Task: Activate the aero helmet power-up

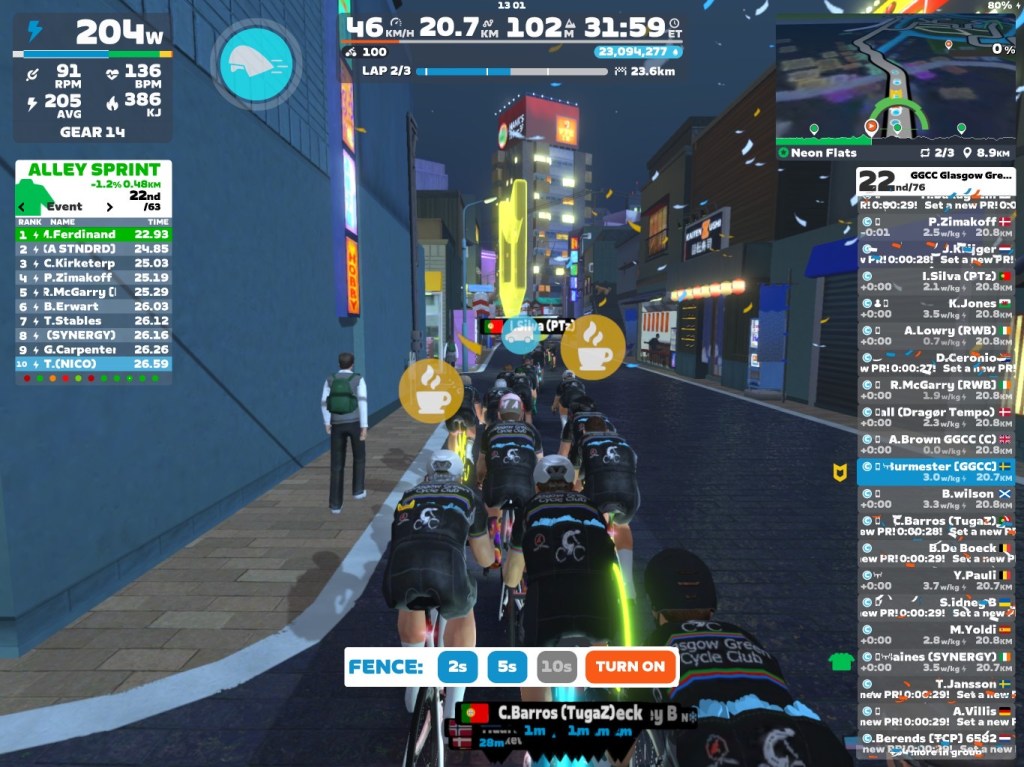Action: [x=256, y=64]
